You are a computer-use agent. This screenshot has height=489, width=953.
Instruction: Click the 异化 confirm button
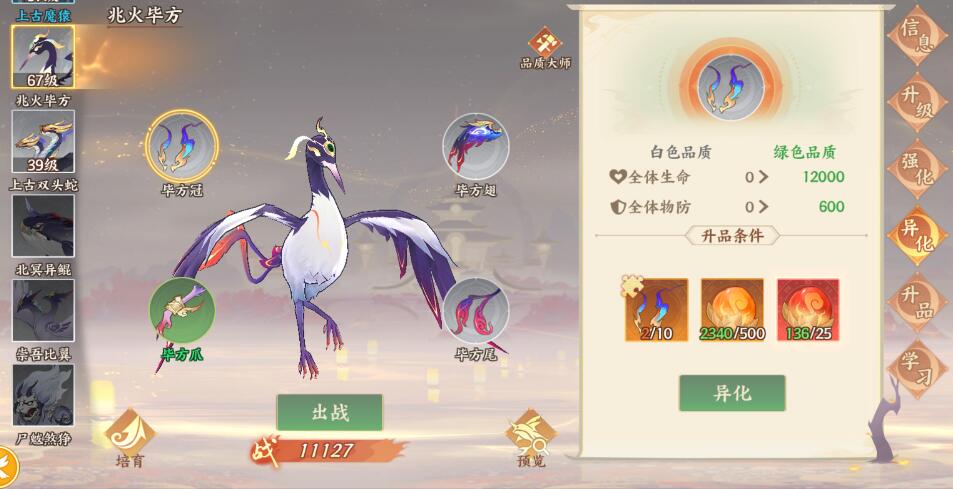pos(732,393)
